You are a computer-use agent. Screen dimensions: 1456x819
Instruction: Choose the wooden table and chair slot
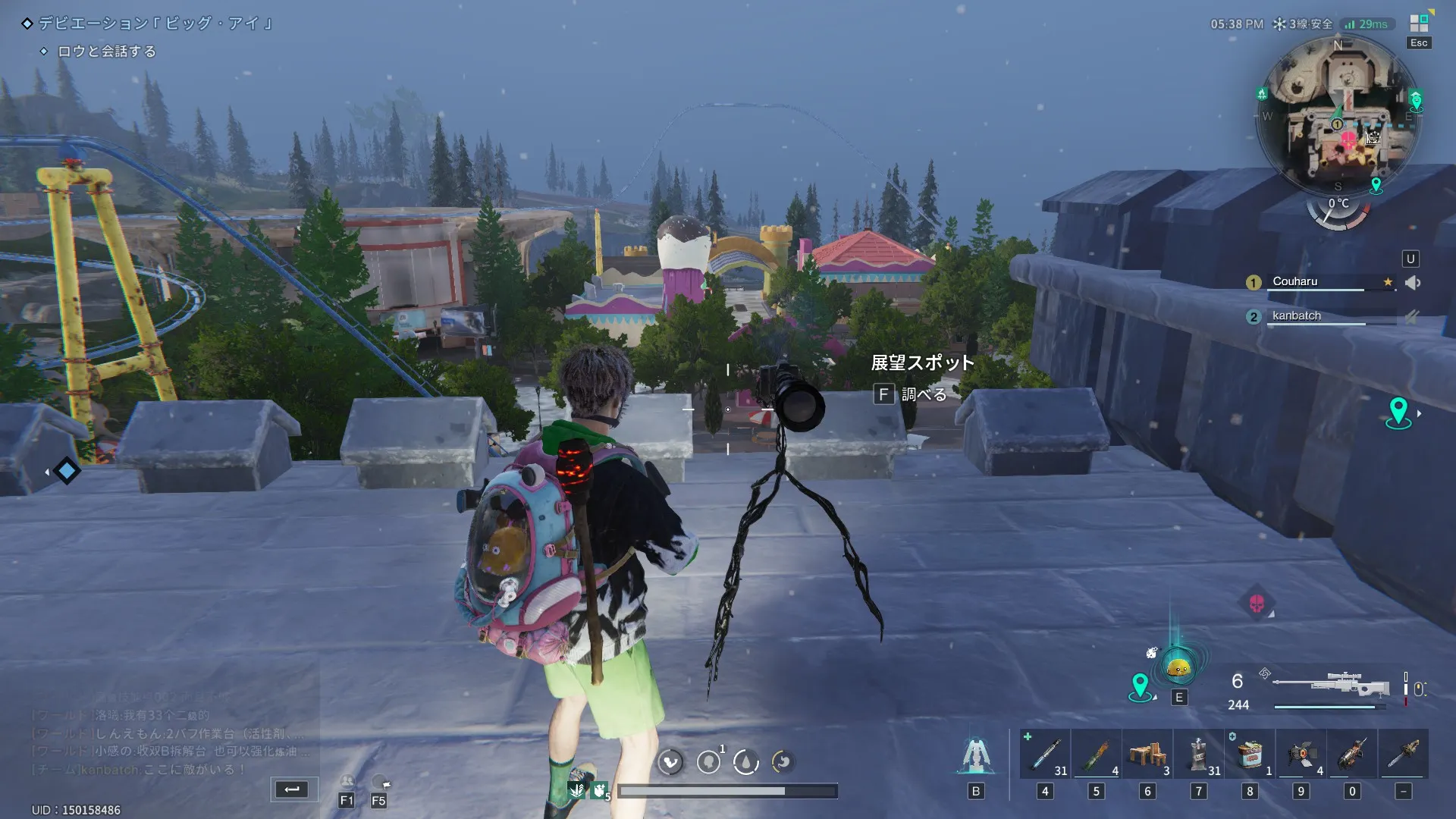(1147, 754)
